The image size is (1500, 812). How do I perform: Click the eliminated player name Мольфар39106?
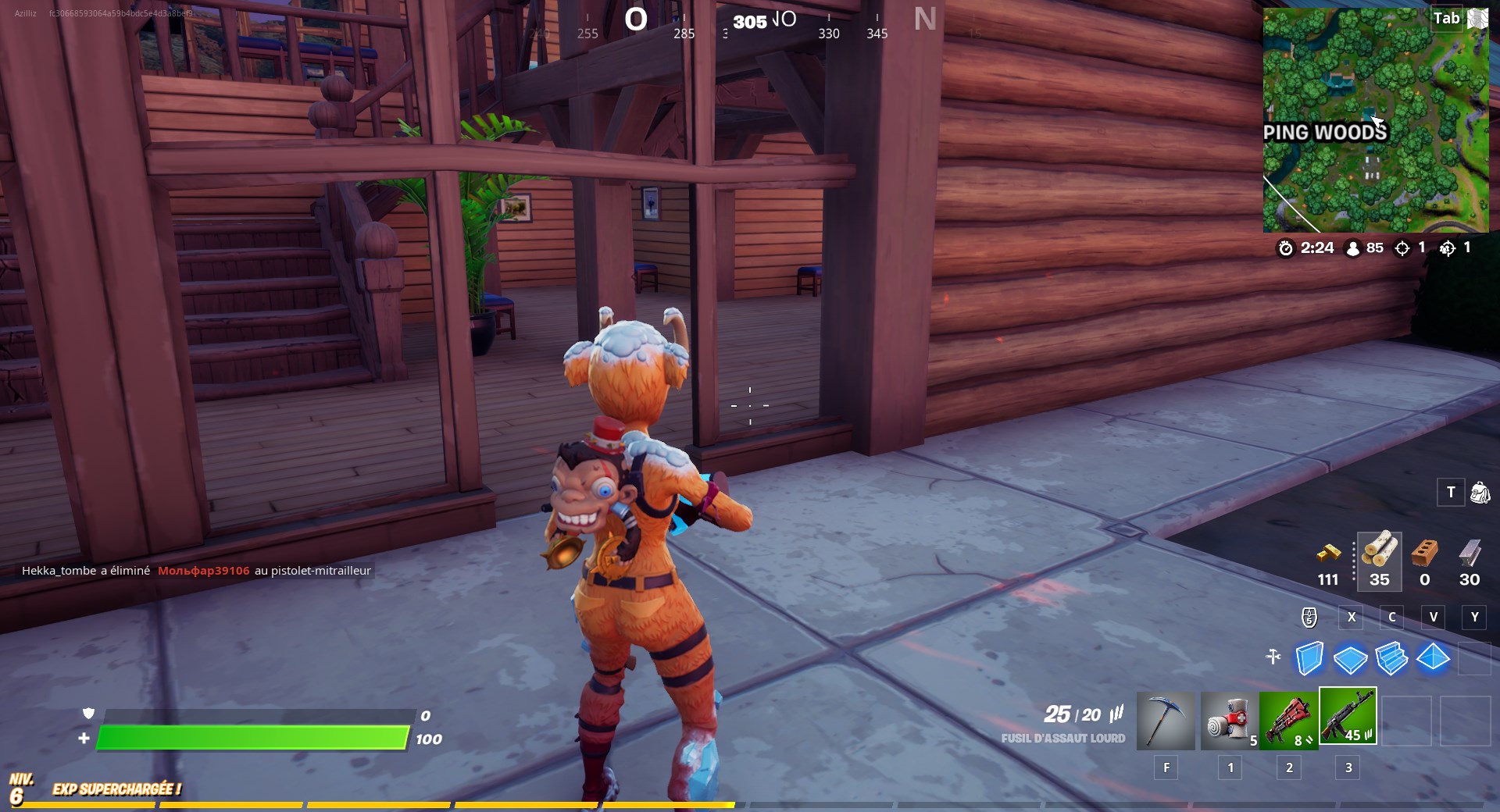click(x=203, y=570)
